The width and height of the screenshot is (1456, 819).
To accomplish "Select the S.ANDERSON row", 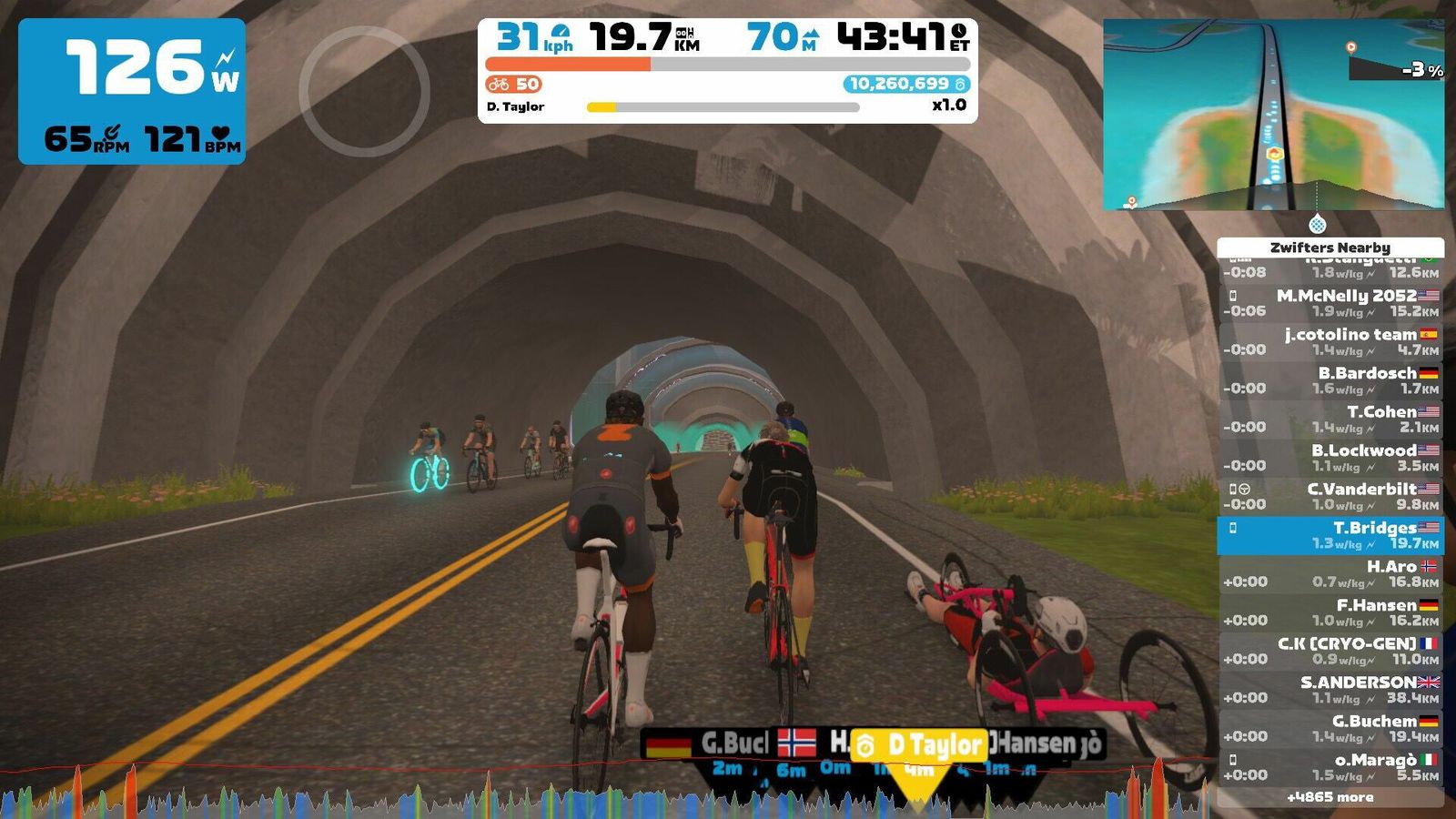I will coord(1330,690).
